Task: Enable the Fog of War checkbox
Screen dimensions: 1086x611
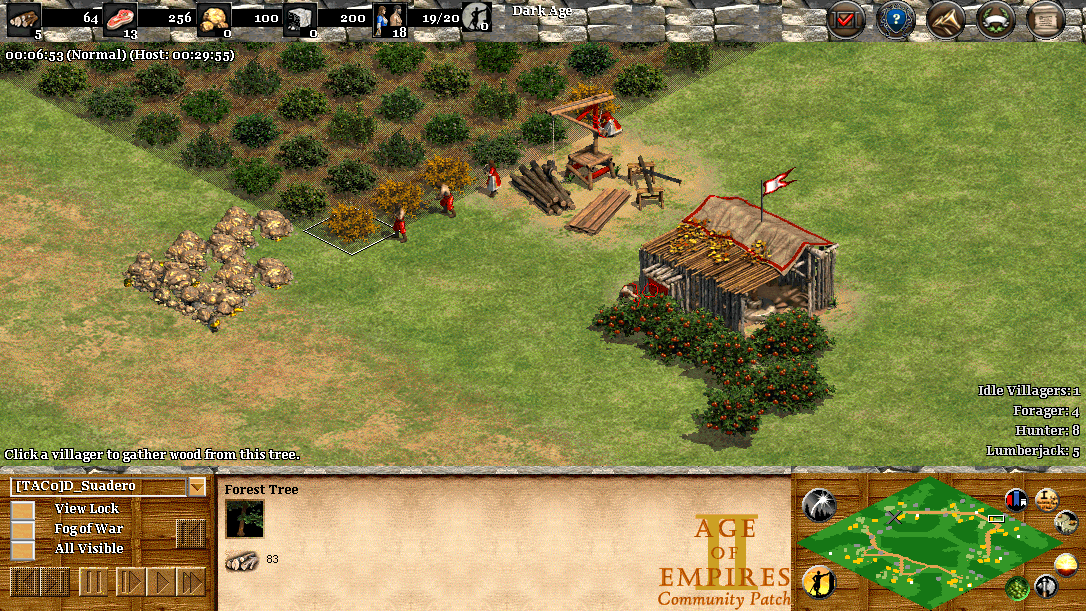Action: [22, 529]
